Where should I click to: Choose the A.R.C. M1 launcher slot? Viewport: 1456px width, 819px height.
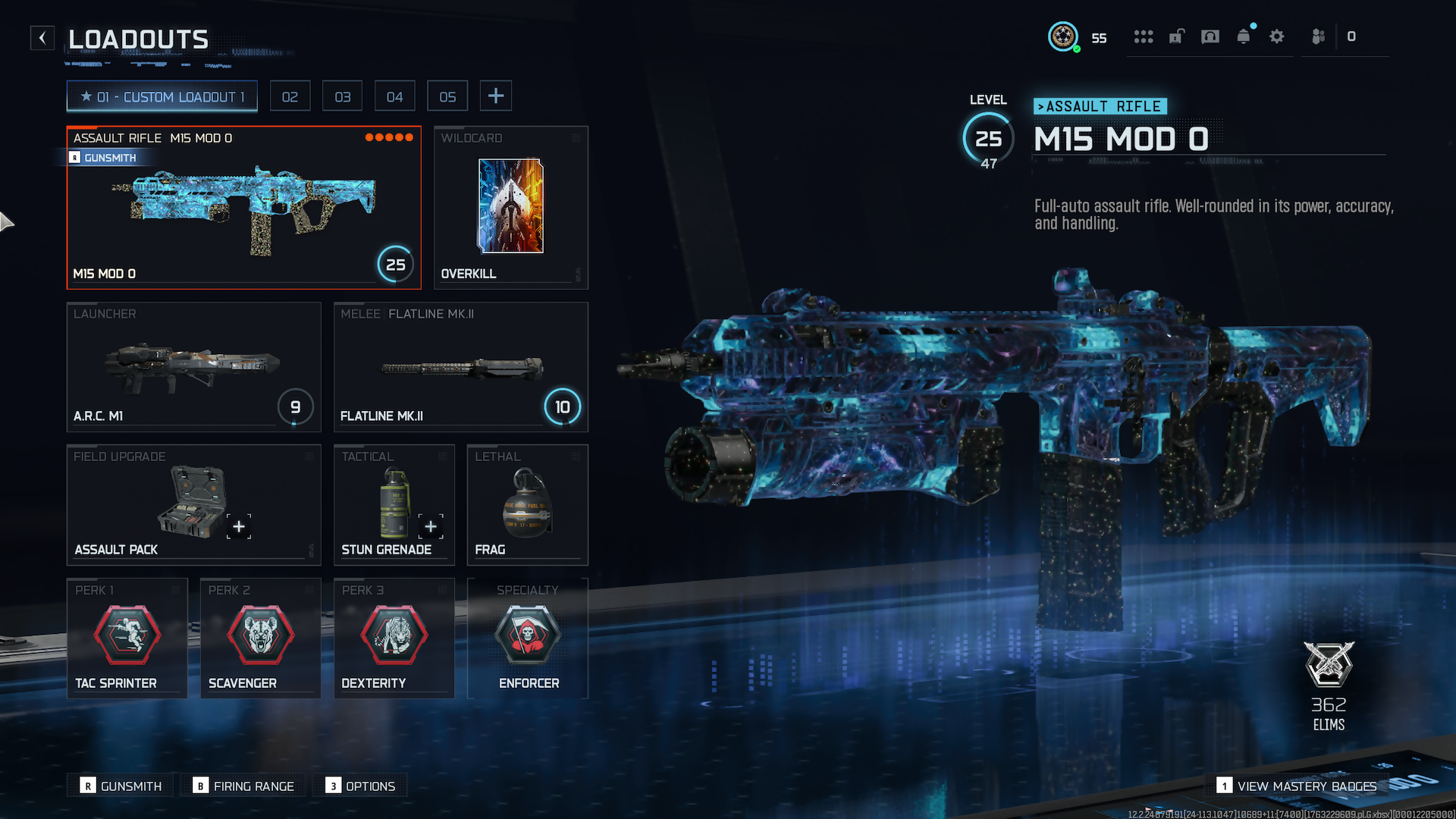[x=193, y=367]
